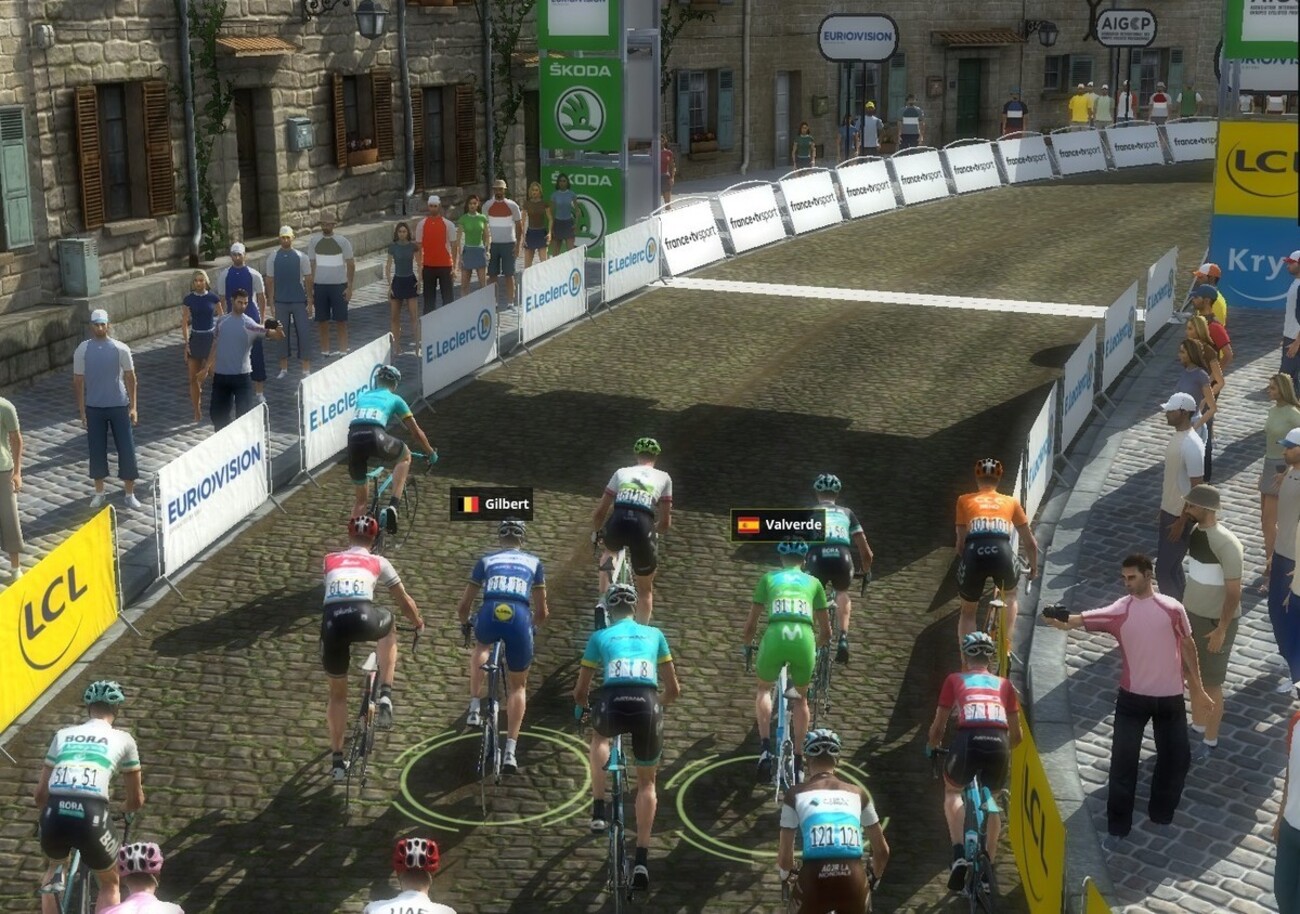This screenshot has height=914, width=1300.
Task: Select the Gilbert rider name tag
Action: pyautogui.click(x=491, y=504)
